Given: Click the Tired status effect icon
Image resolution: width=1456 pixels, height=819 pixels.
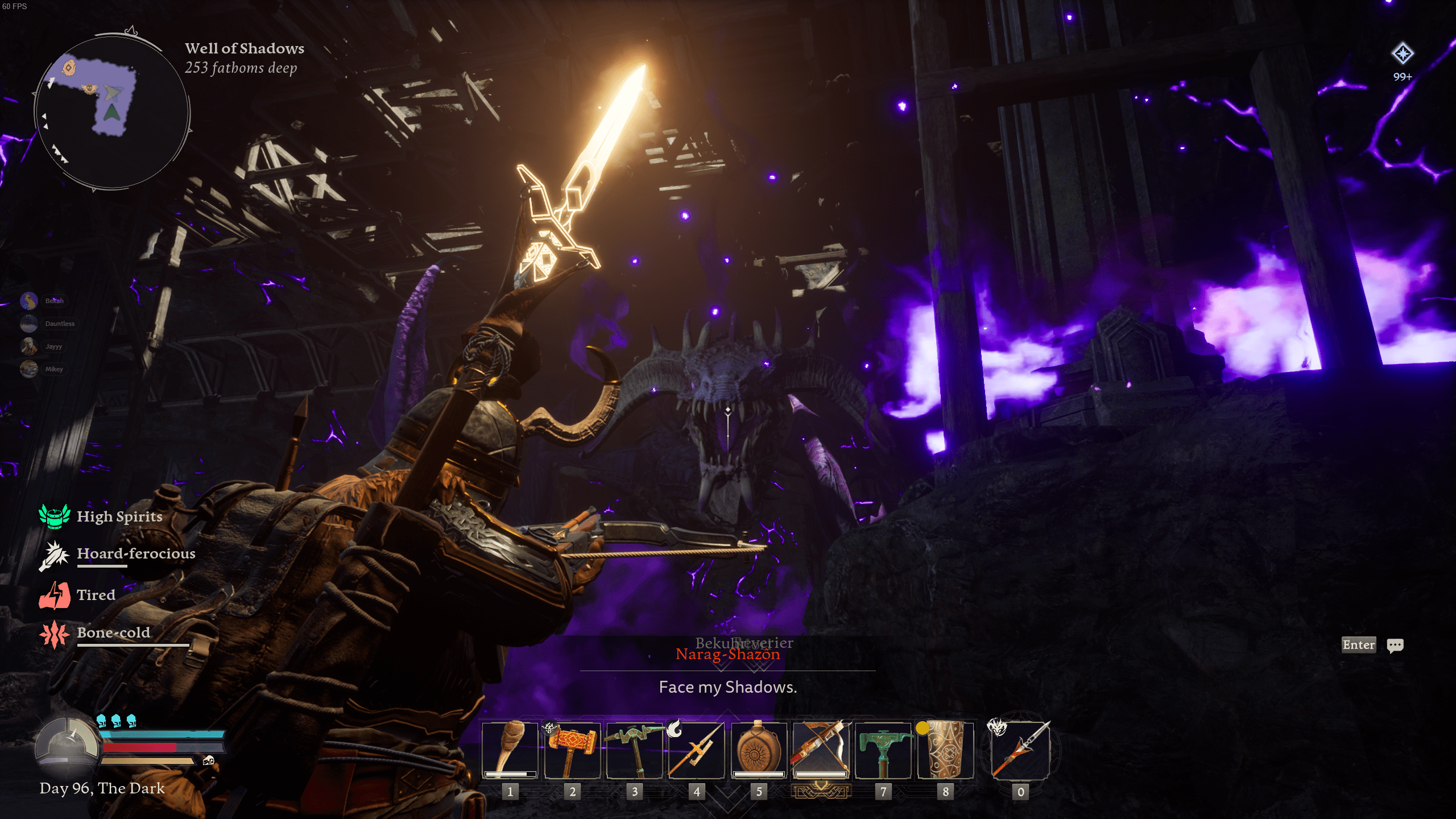Looking at the screenshot, I should click(55, 595).
